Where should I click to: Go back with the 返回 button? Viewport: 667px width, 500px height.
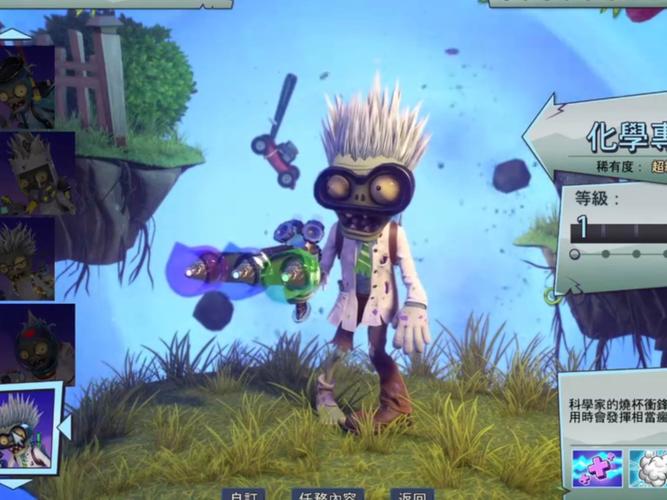tap(413, 494)
